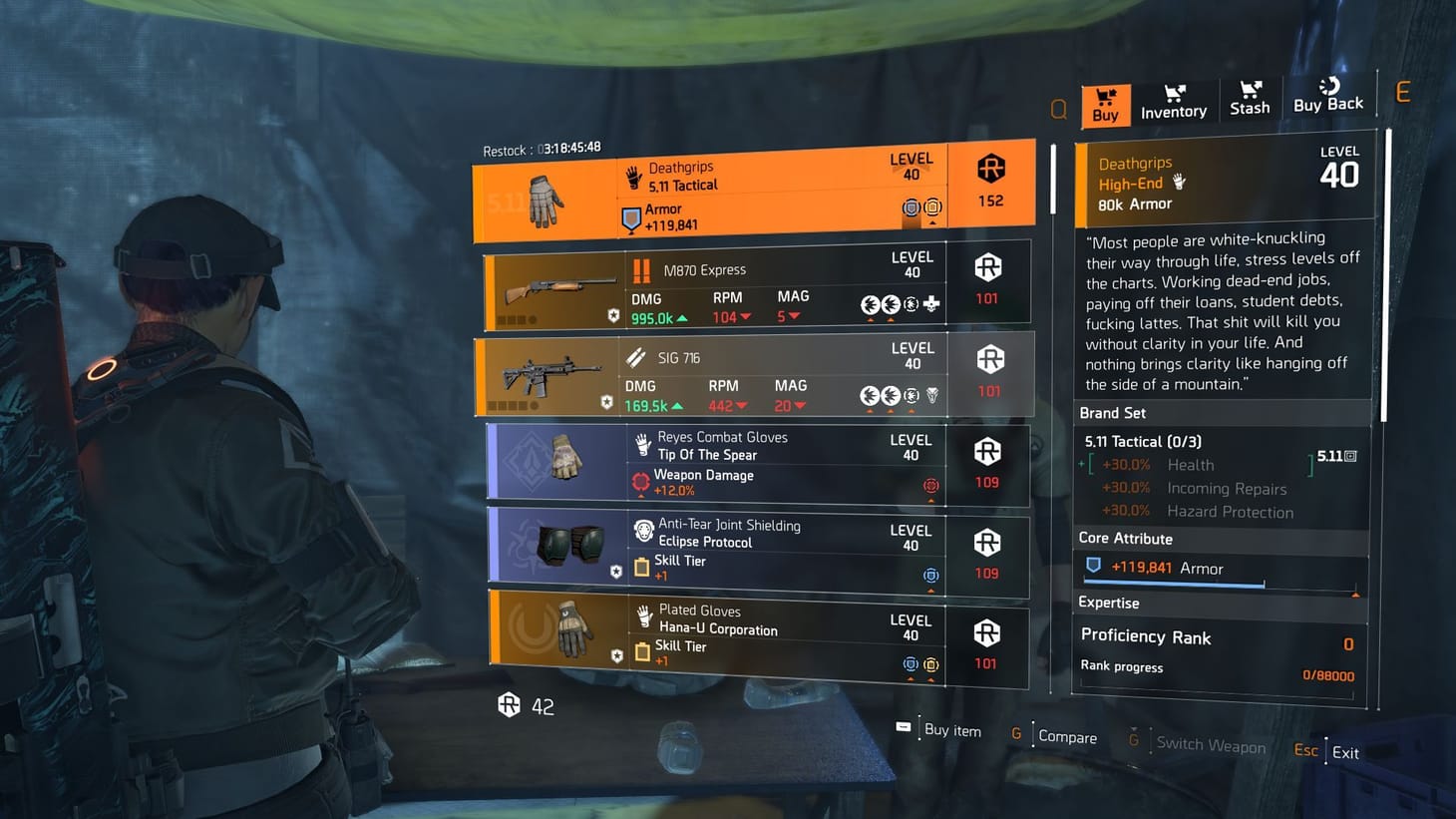Click the glove icon next to High-End
The image size is (1456, 819).
(1179, 183)
